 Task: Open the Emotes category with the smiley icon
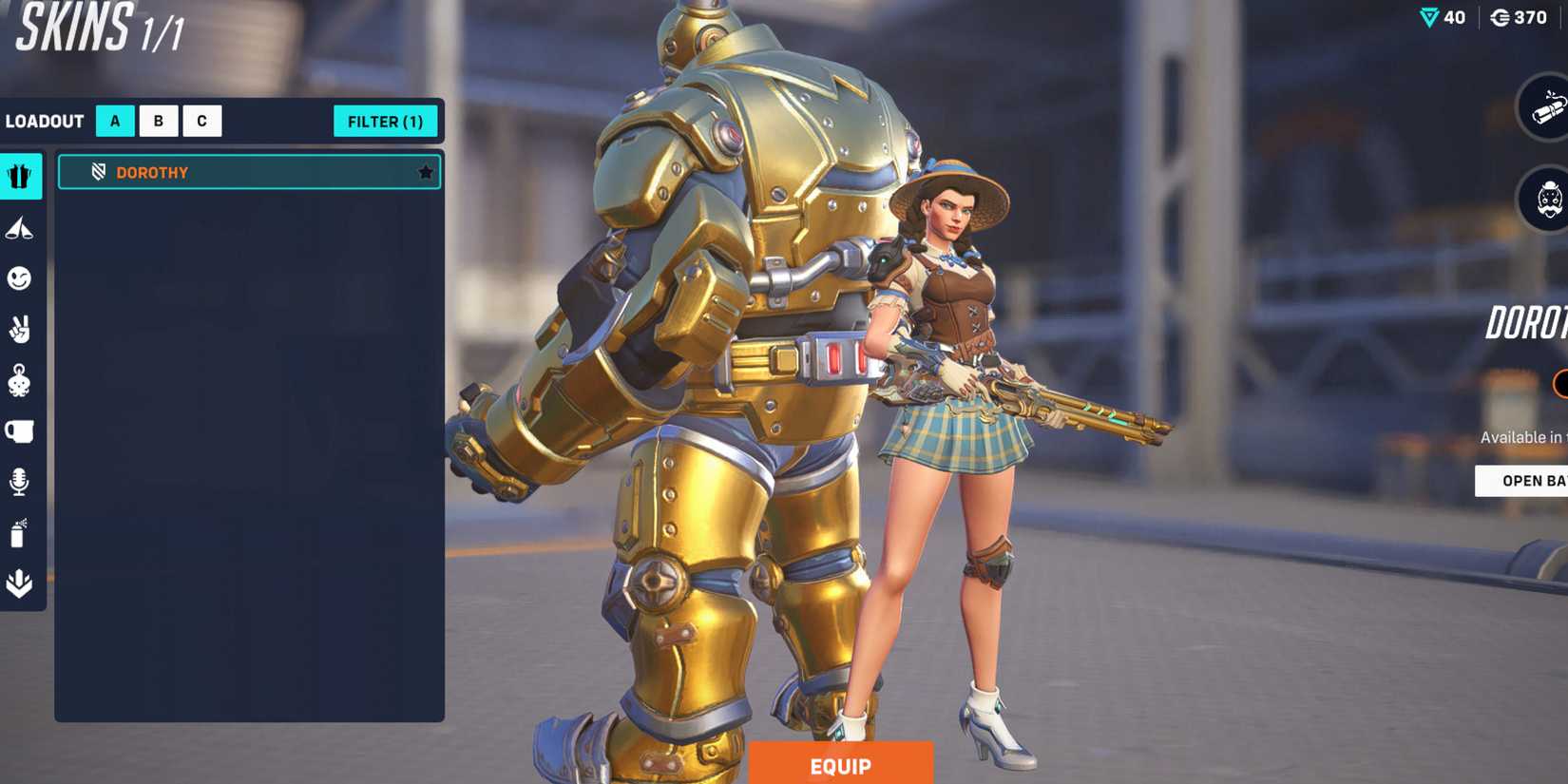coord(21,278)
